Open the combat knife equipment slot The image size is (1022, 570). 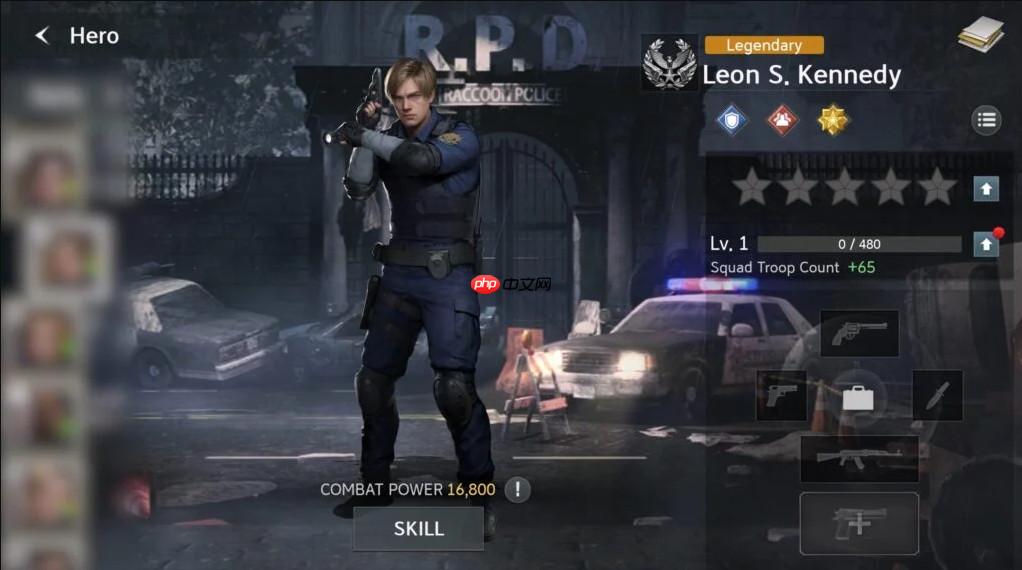937,395
